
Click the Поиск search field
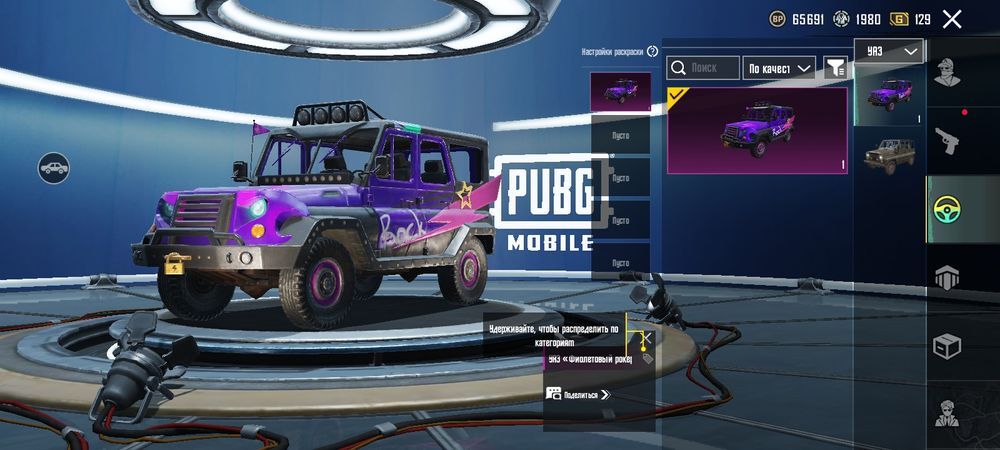click(x=703, y=68)
